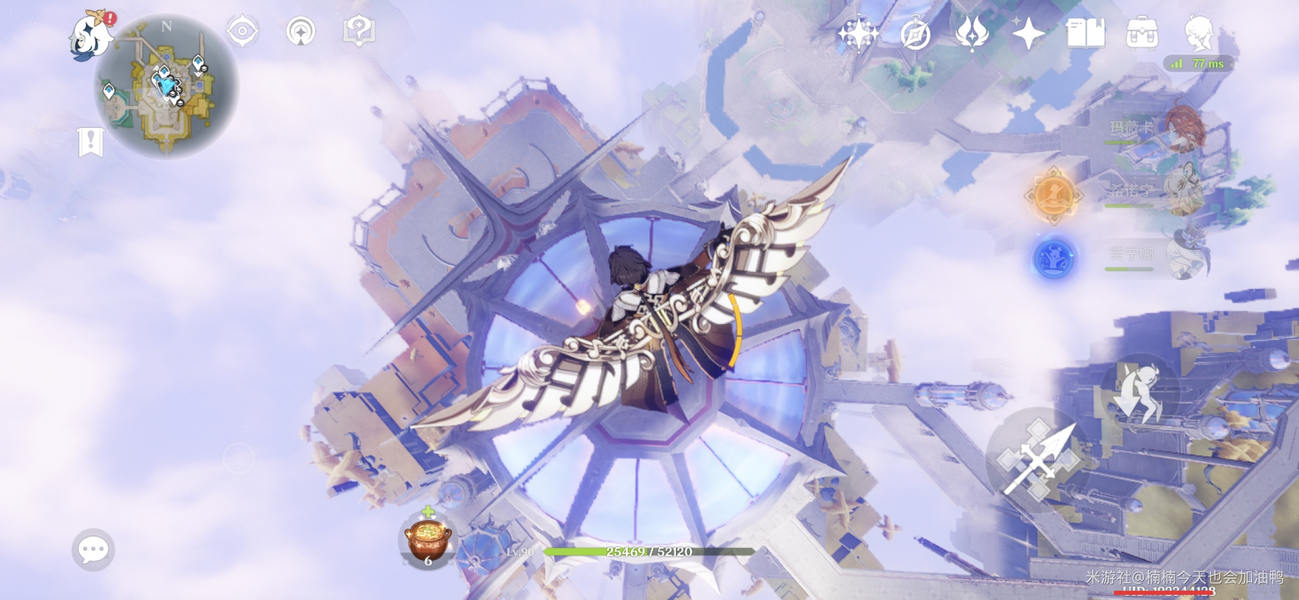Switch to the blonde party member

pyautogui.click(x=1184, y=190)
